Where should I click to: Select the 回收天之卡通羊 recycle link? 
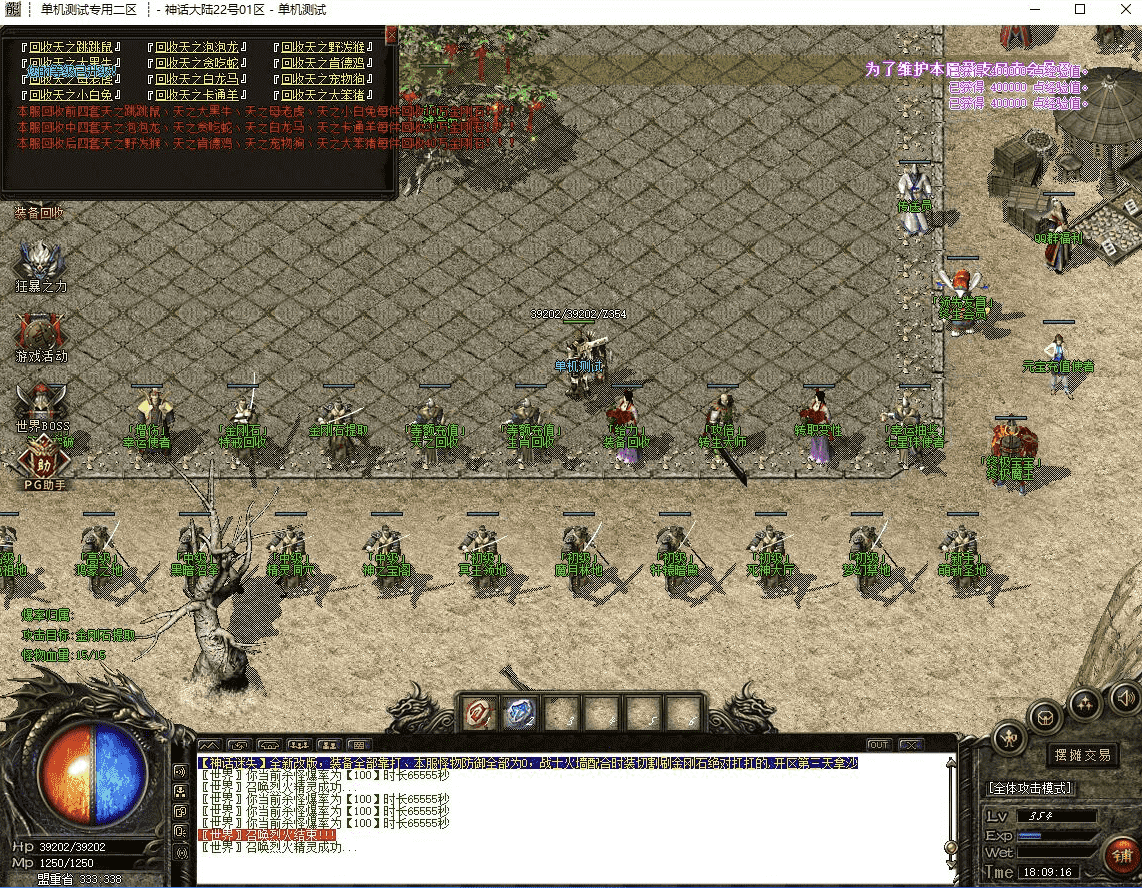pos(197,95)
